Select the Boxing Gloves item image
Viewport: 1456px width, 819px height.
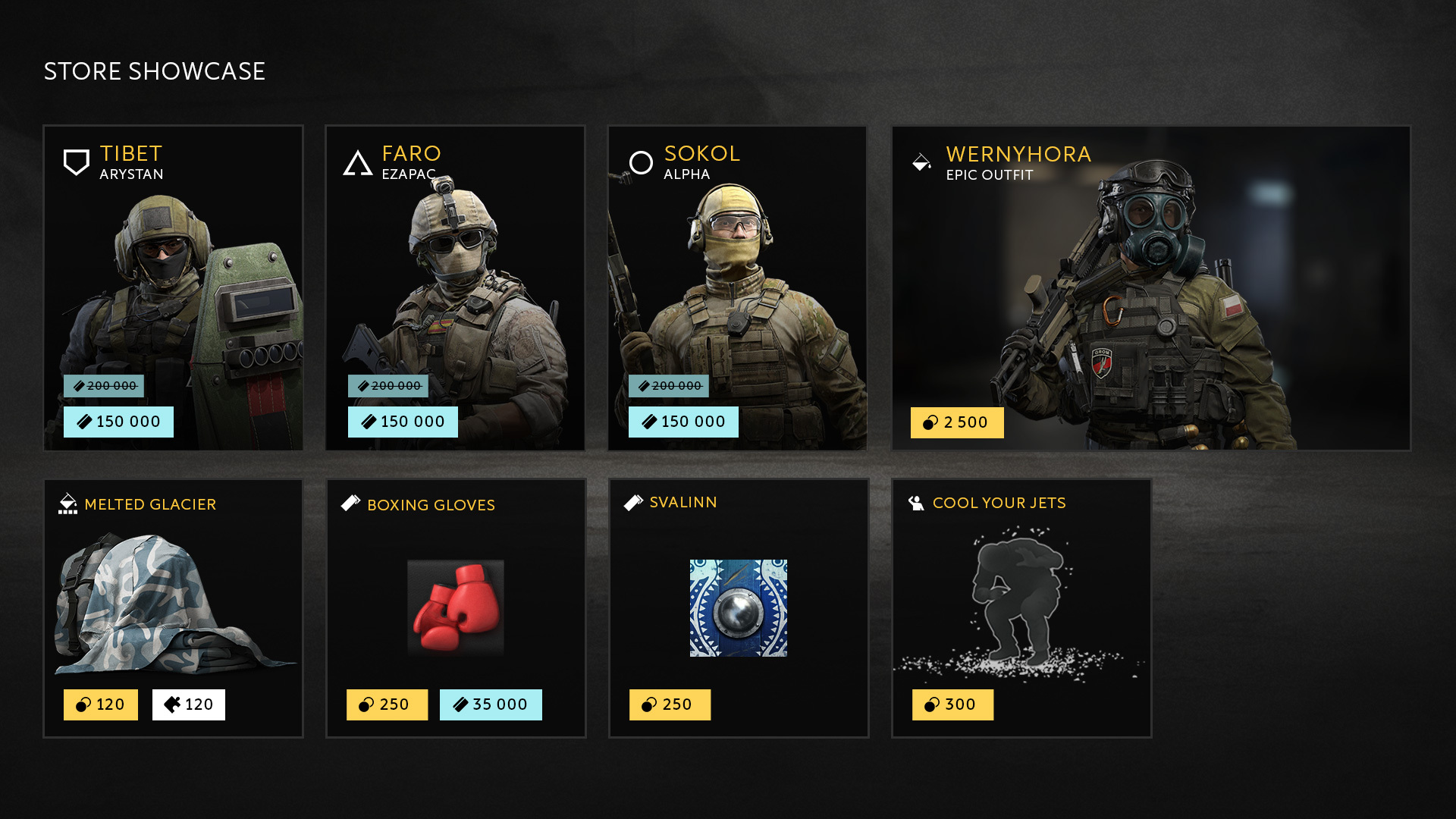click(455, 607)
